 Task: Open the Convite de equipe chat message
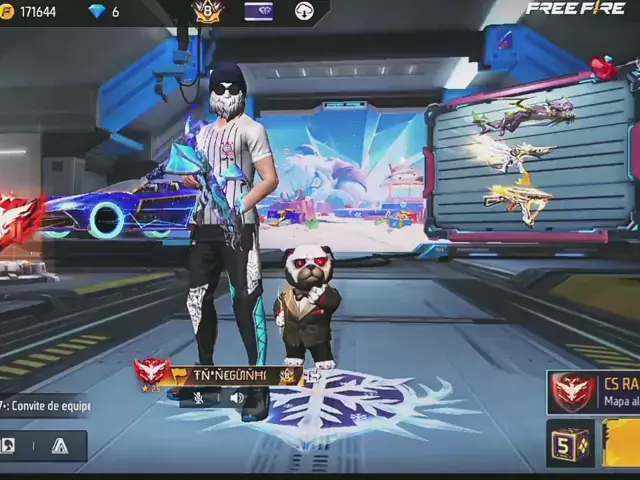(x=45, y=406)
